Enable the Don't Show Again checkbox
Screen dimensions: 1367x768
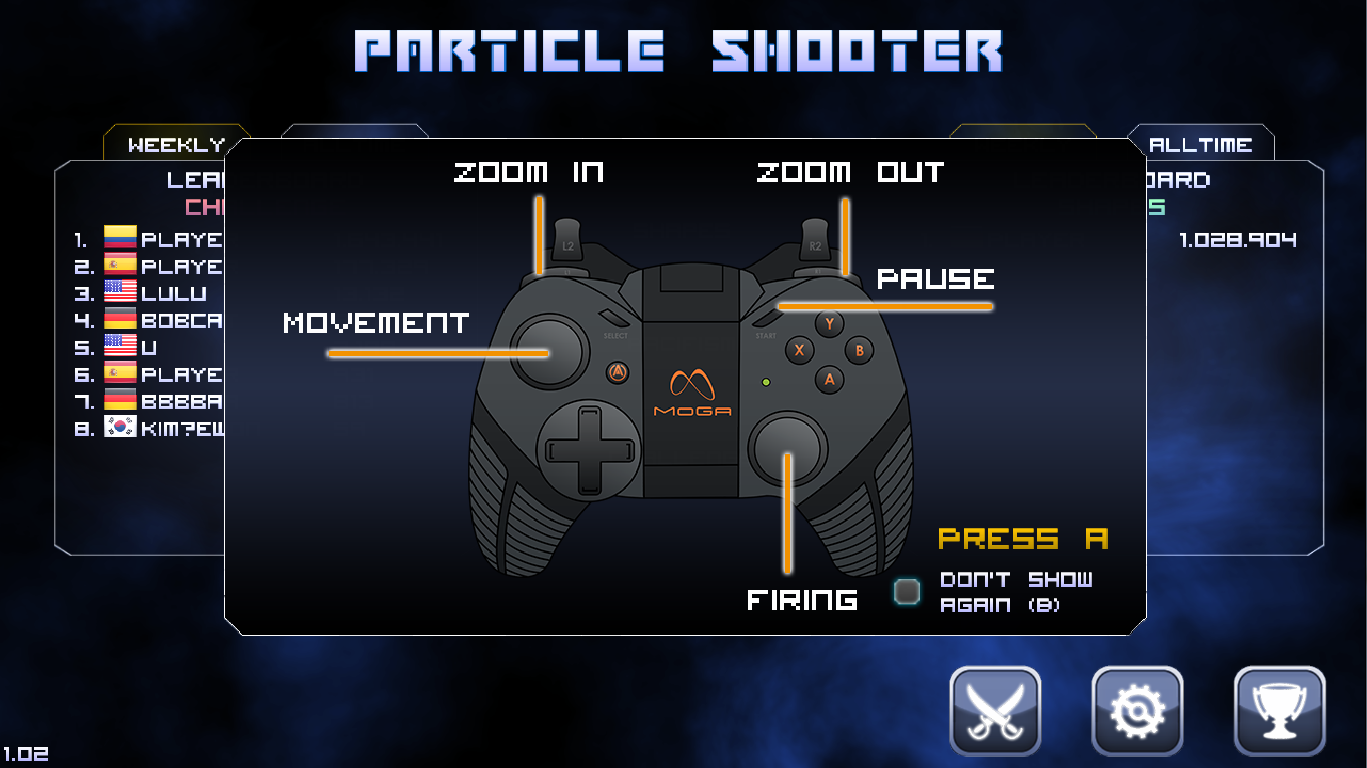tap(908, 590)
